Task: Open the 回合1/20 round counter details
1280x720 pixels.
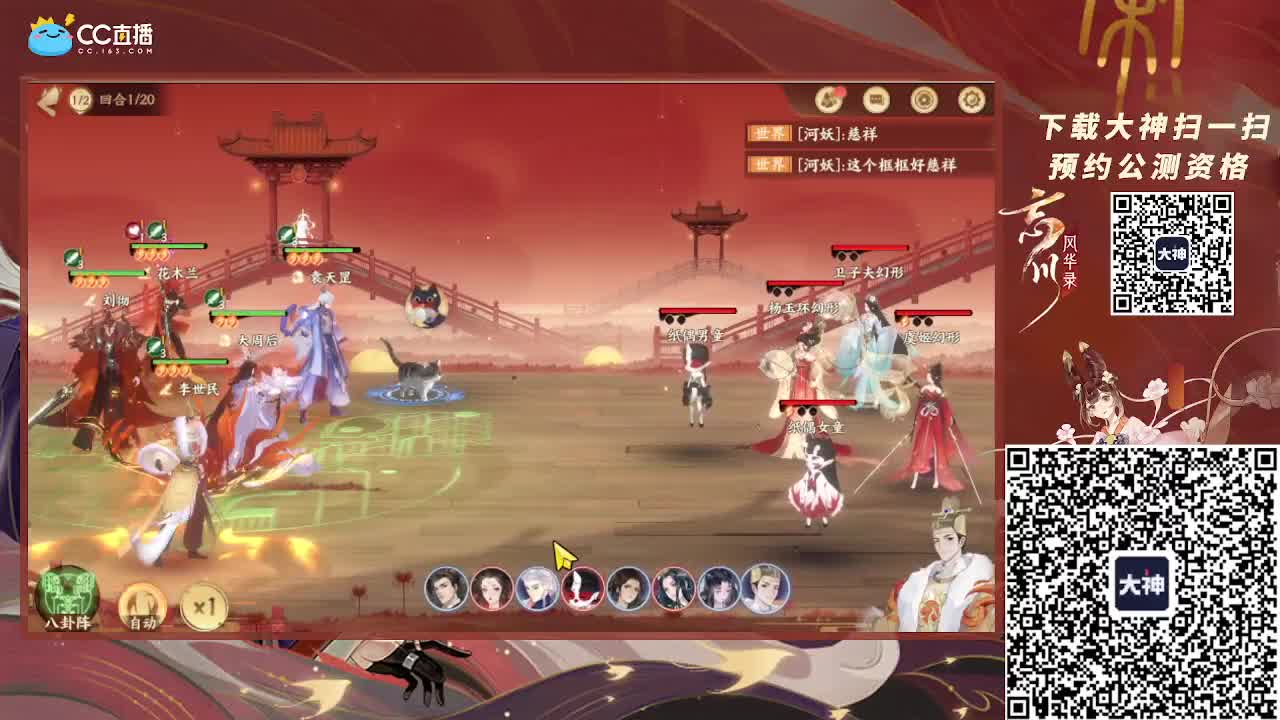Action: [x=125, y=99]
